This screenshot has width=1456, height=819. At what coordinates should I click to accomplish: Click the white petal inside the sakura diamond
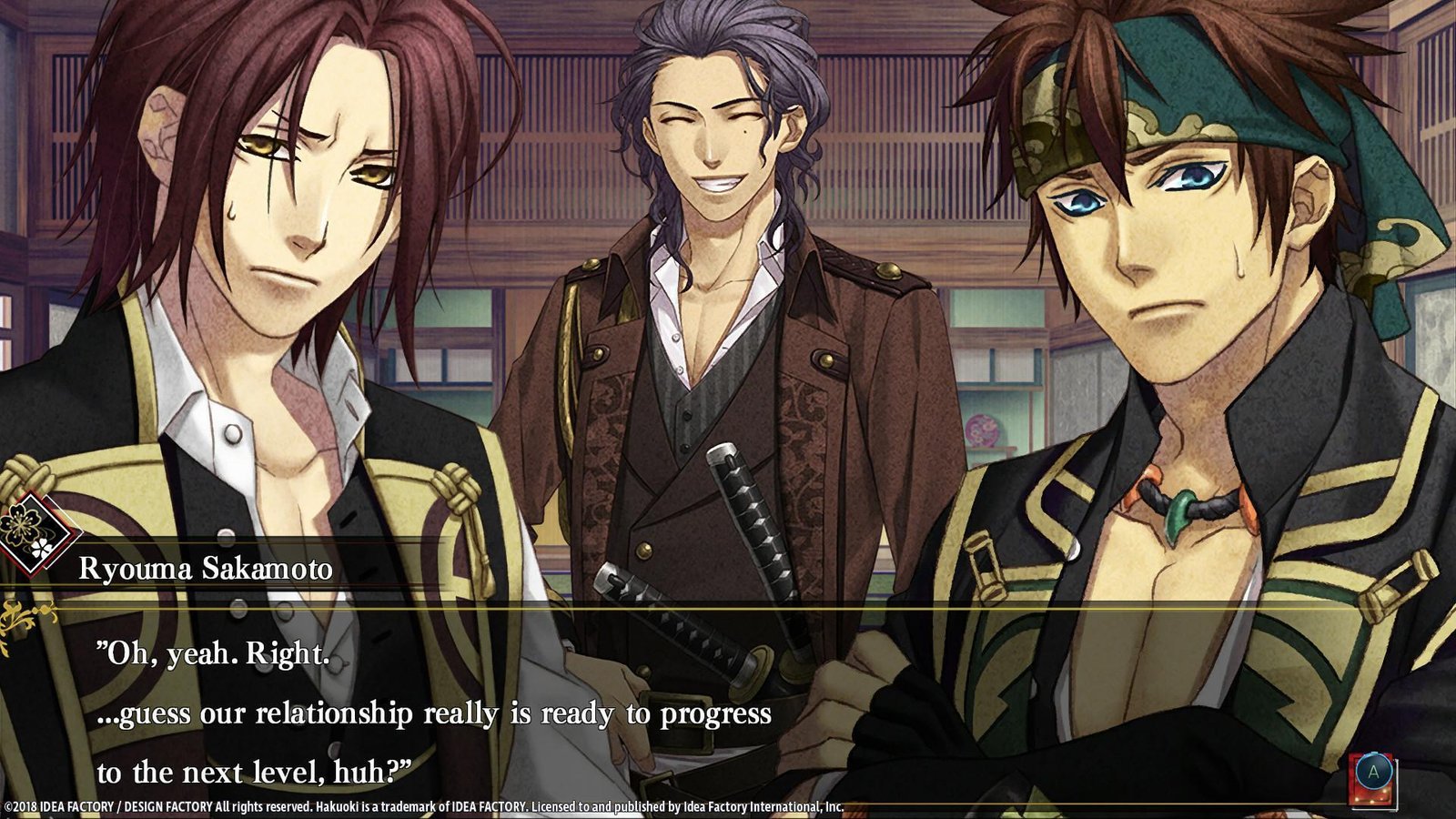click(41, 547)
